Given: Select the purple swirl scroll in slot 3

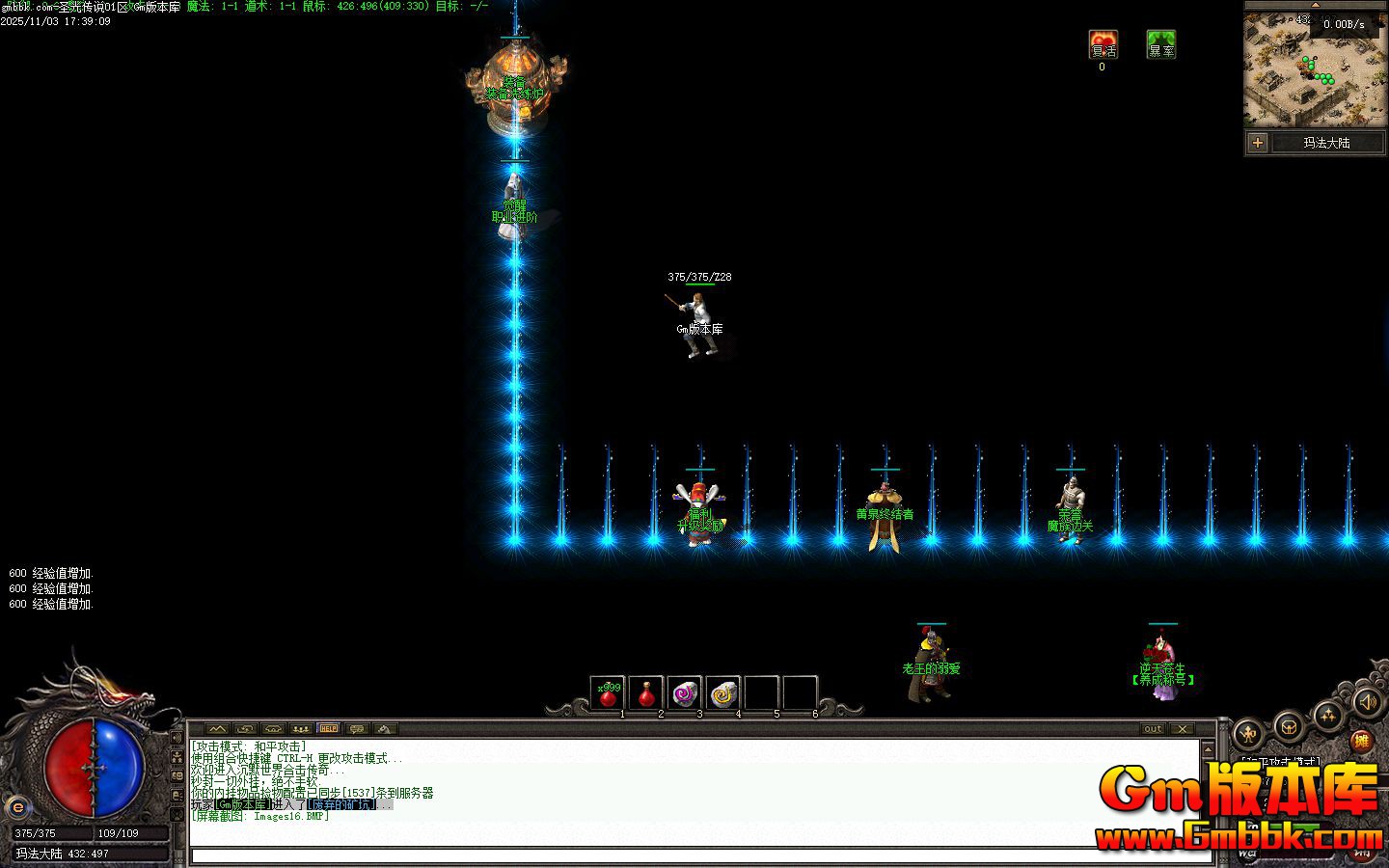Looking at the screenshot, I should [685, 692].
